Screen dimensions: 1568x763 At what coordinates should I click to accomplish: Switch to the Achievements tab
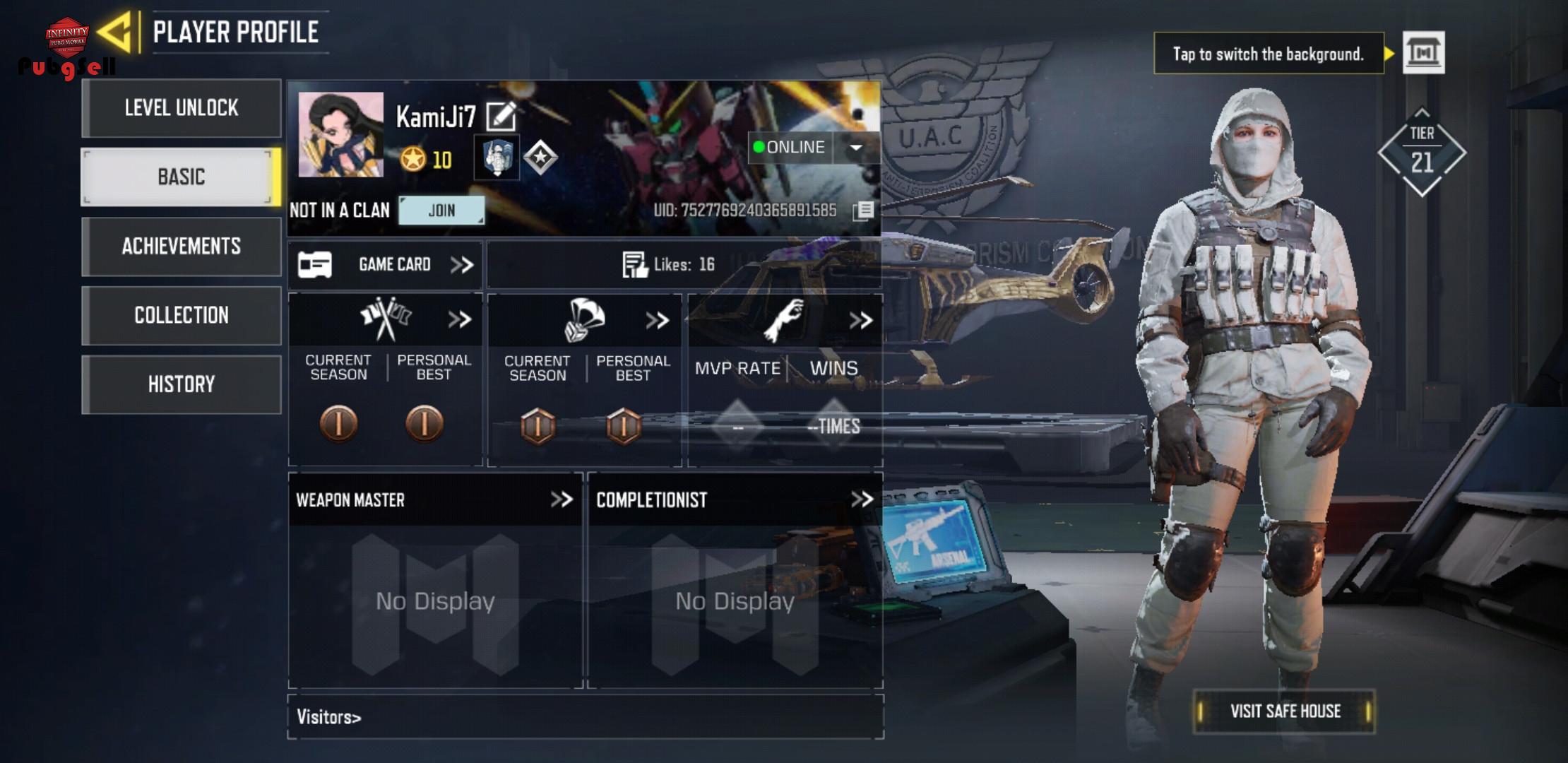[x=182, y=246]
